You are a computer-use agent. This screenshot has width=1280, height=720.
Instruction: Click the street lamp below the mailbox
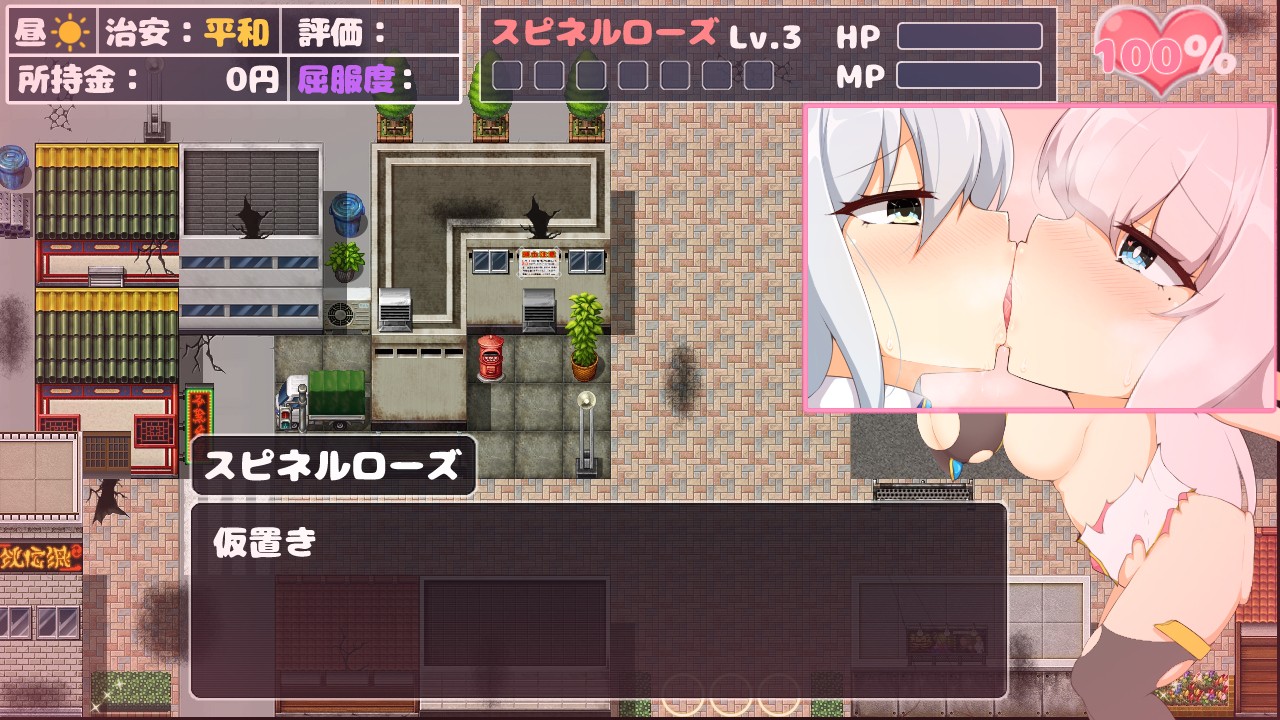tap(585, 430)
